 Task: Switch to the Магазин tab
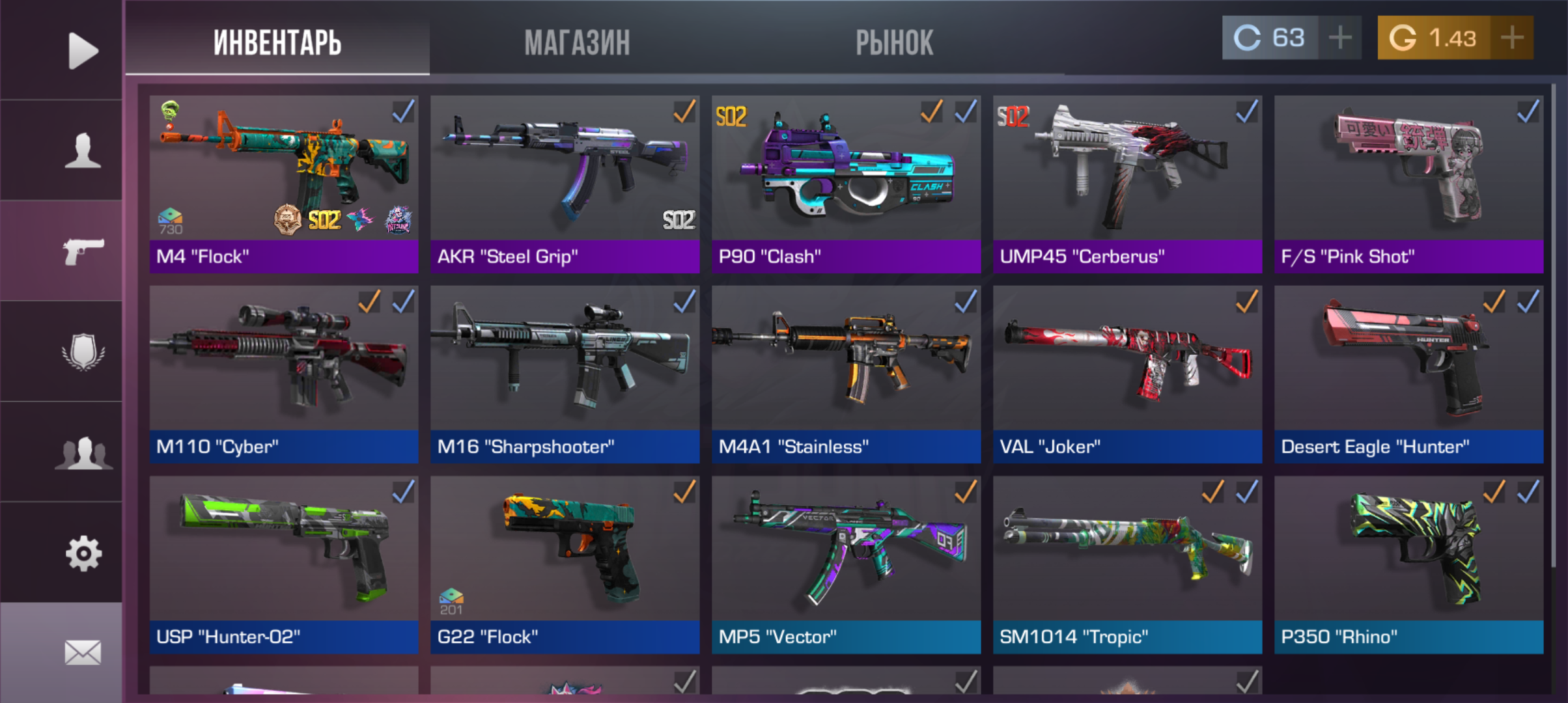pos(577,43)
